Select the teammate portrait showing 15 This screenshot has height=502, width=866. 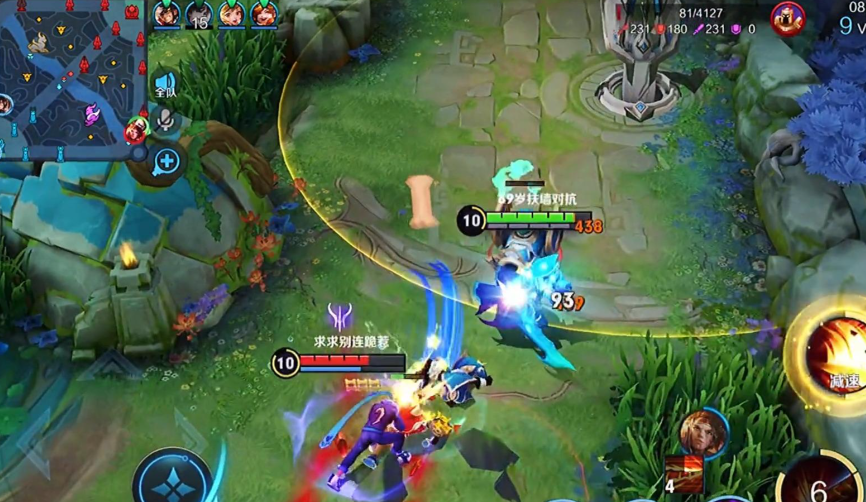[199, 15]
